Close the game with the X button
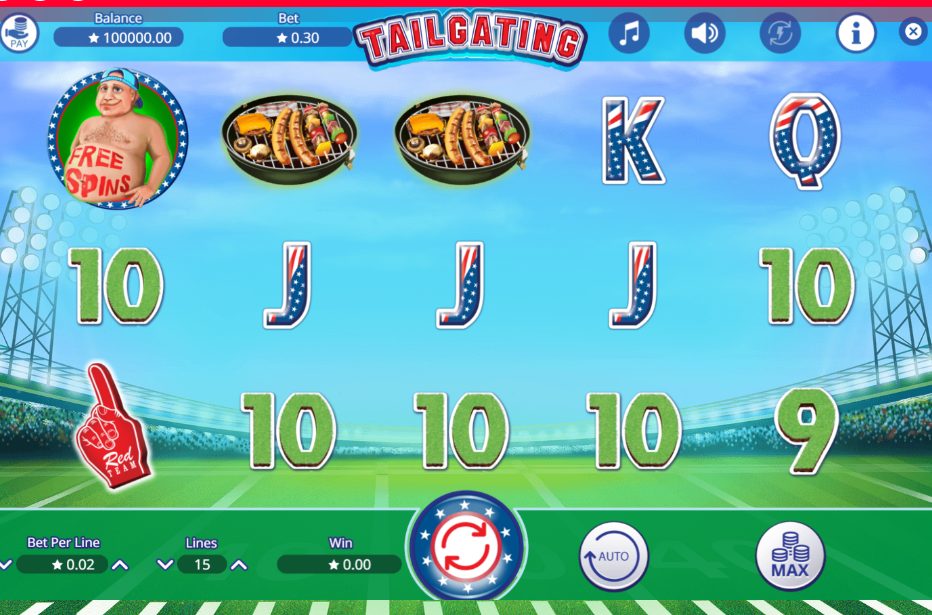Viewport: 932px width, 615px height. (913, 32)
